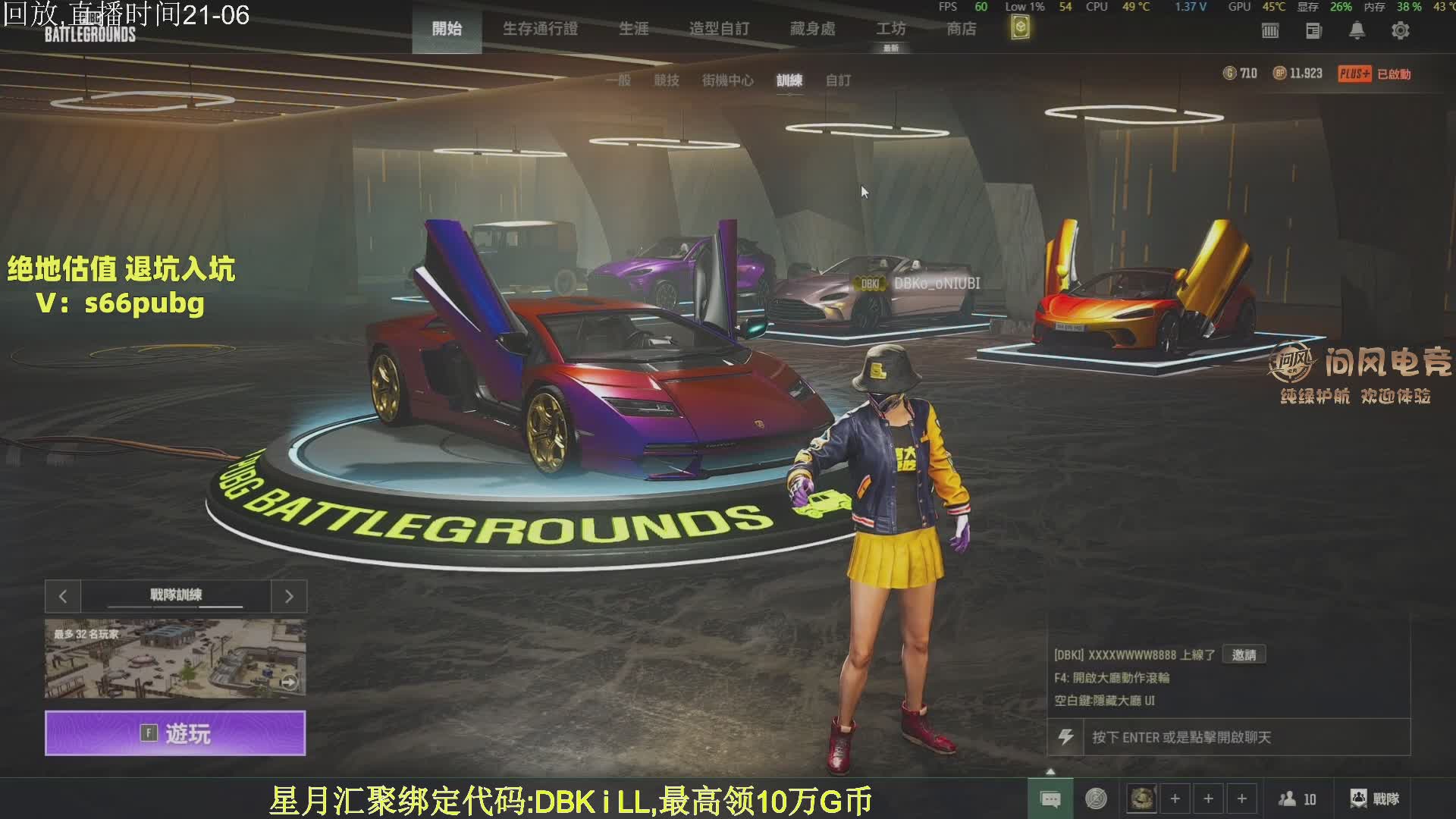
Task: Open the 生涯 career tab
Action: pyautogui.click(x=633, y=29)
